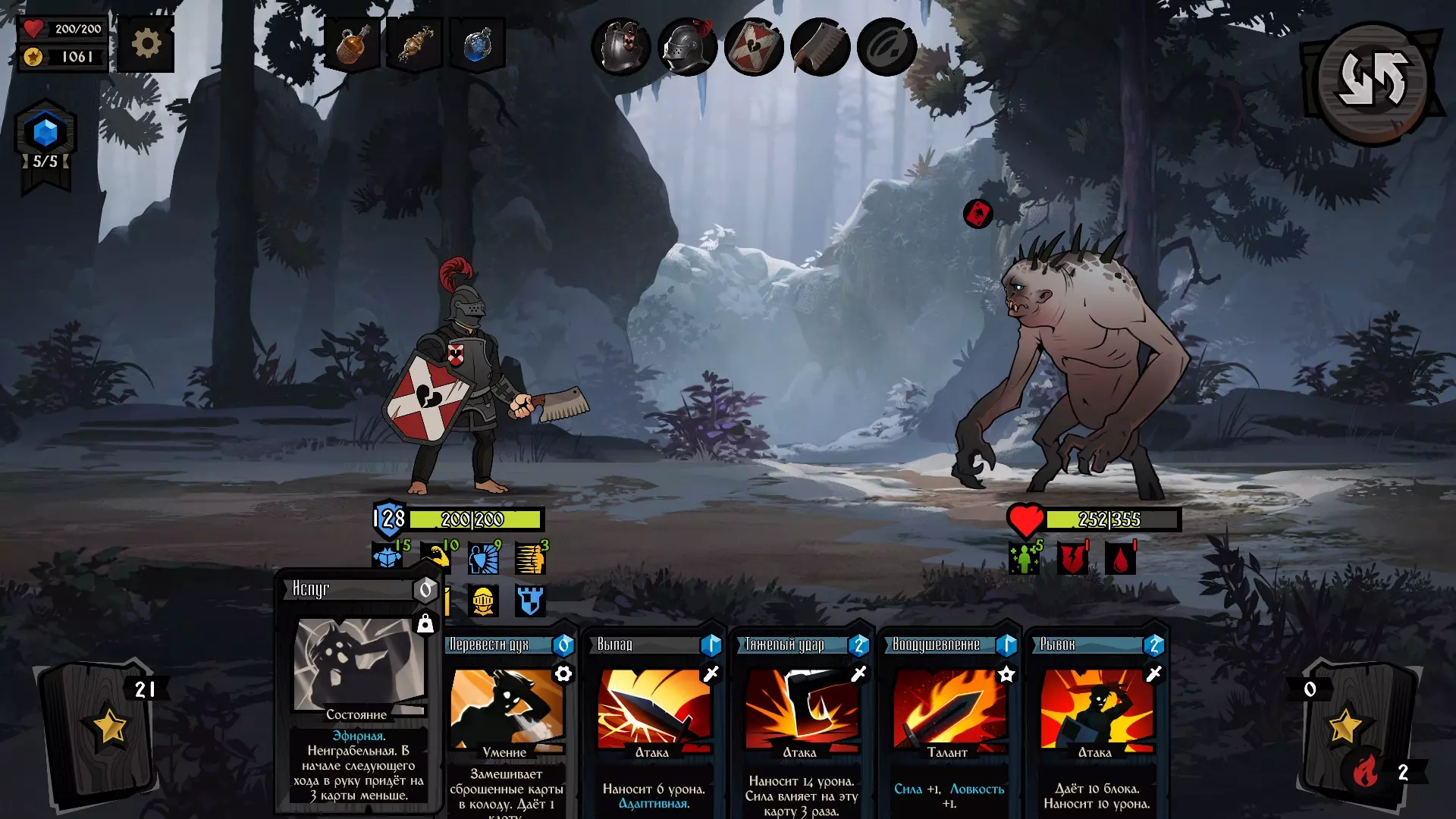This screenshot has height=819, width=1456.
Task: Open the draw pile deck
Action: pos(100,732)
